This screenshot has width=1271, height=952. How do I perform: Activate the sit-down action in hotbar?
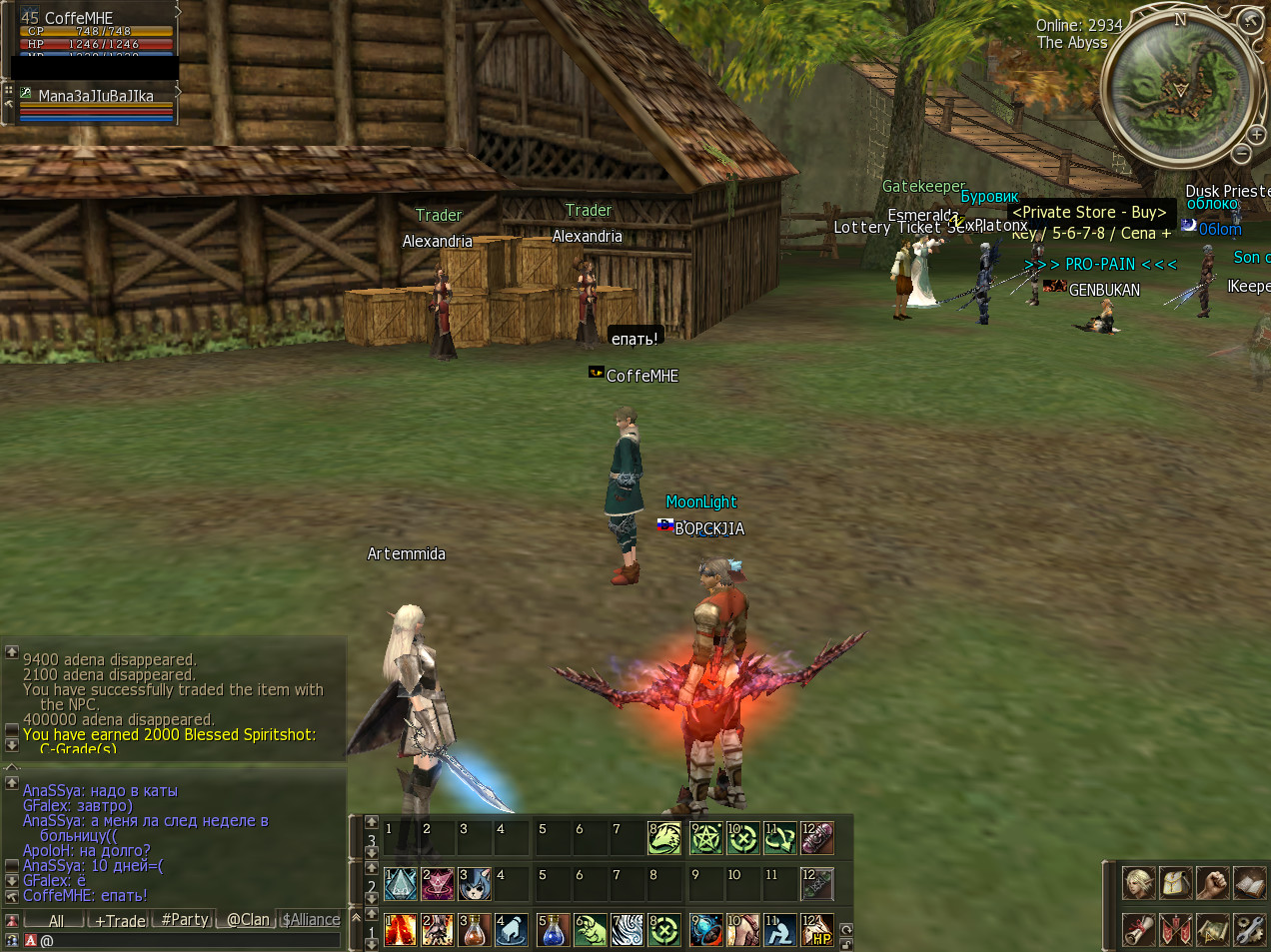click(779, 930)
